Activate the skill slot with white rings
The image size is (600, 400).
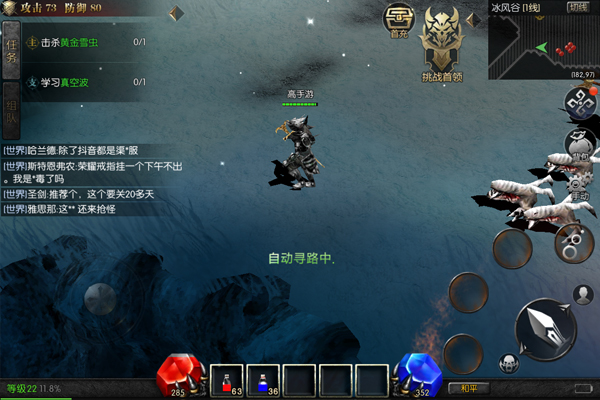(573, 240)
